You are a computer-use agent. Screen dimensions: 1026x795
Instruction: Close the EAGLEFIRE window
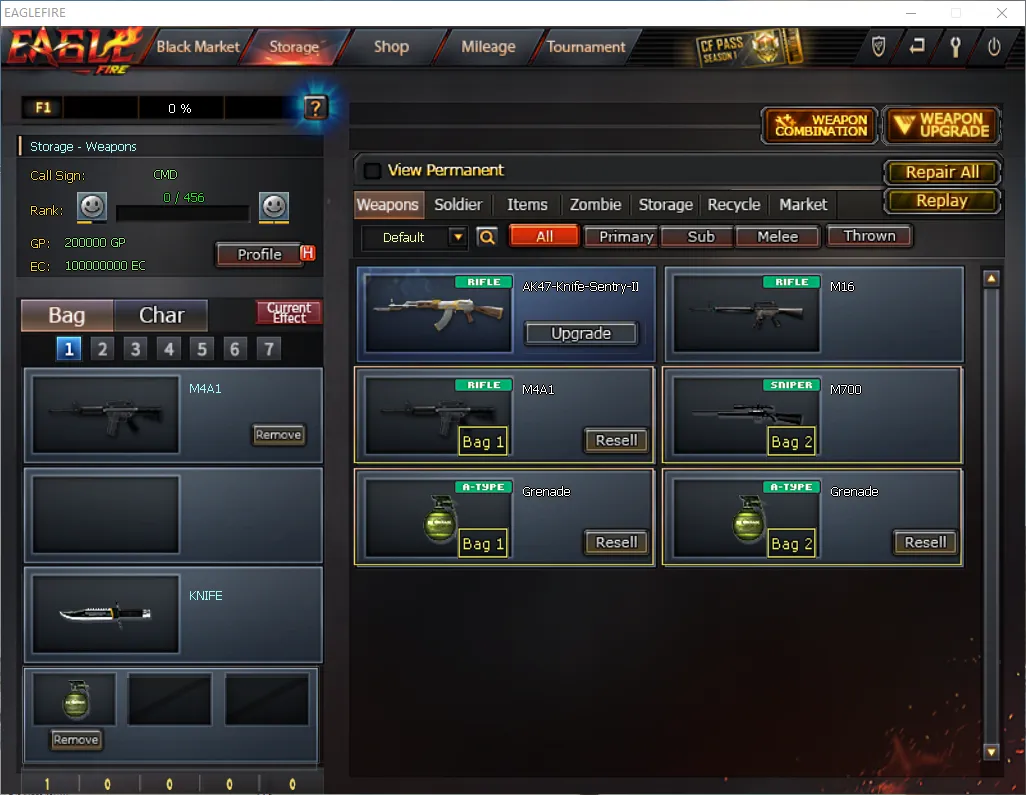tap(1002, 13)
